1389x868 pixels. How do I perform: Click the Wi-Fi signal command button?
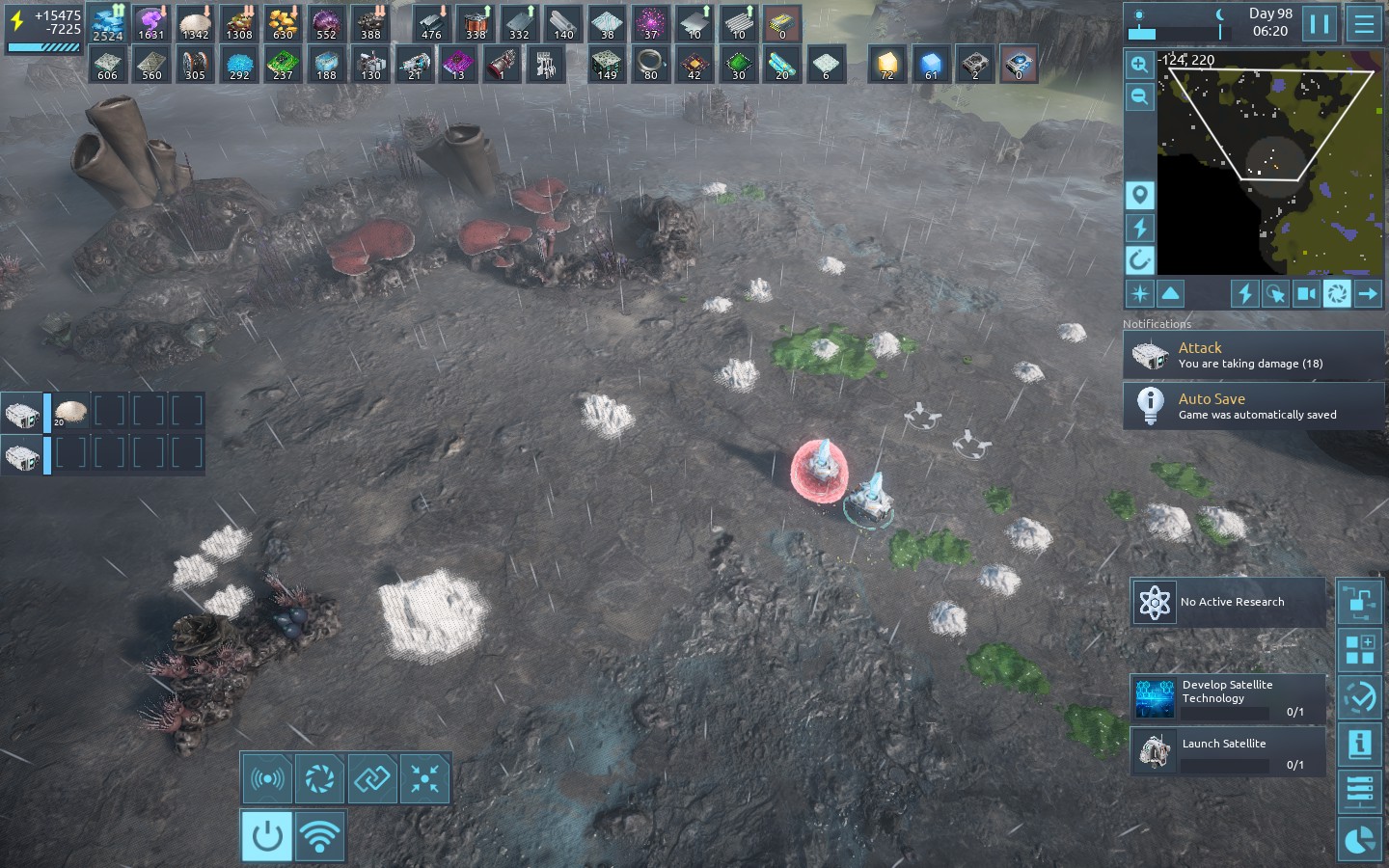click(x=319, y=836)
